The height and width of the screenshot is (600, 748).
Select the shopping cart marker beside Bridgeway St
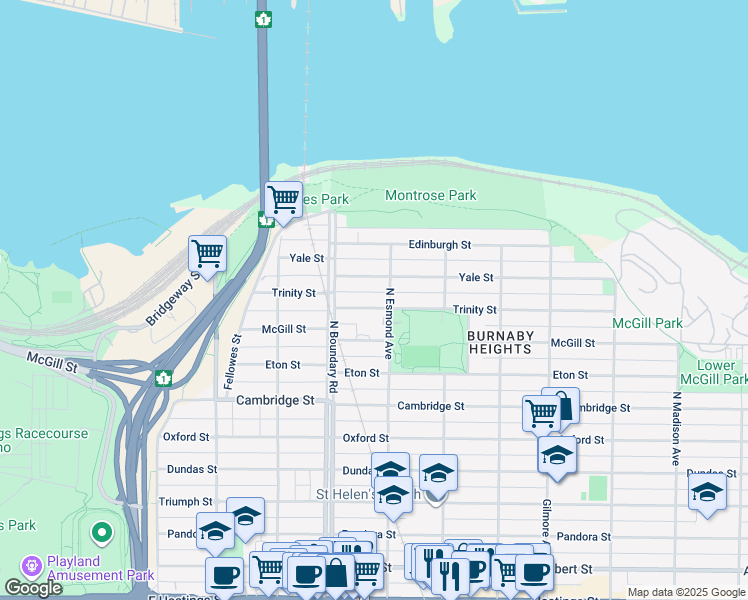(x=207, y=254)
